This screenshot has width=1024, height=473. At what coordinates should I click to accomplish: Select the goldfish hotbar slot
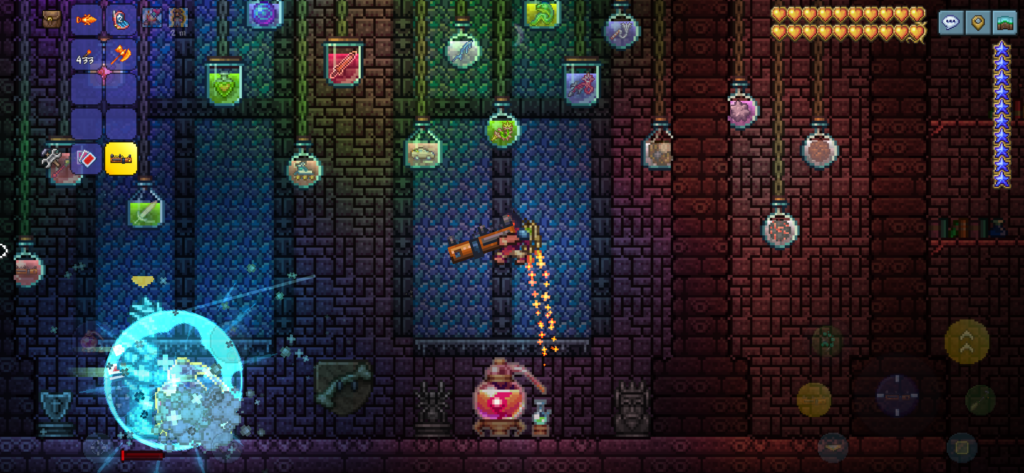86,19
